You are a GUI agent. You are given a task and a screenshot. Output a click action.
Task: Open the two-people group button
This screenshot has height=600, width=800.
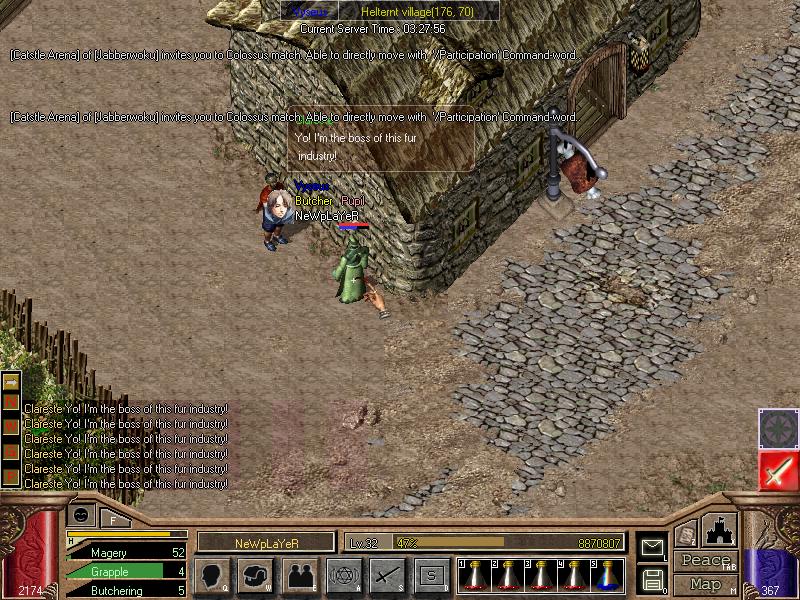(x=300, y=576)
